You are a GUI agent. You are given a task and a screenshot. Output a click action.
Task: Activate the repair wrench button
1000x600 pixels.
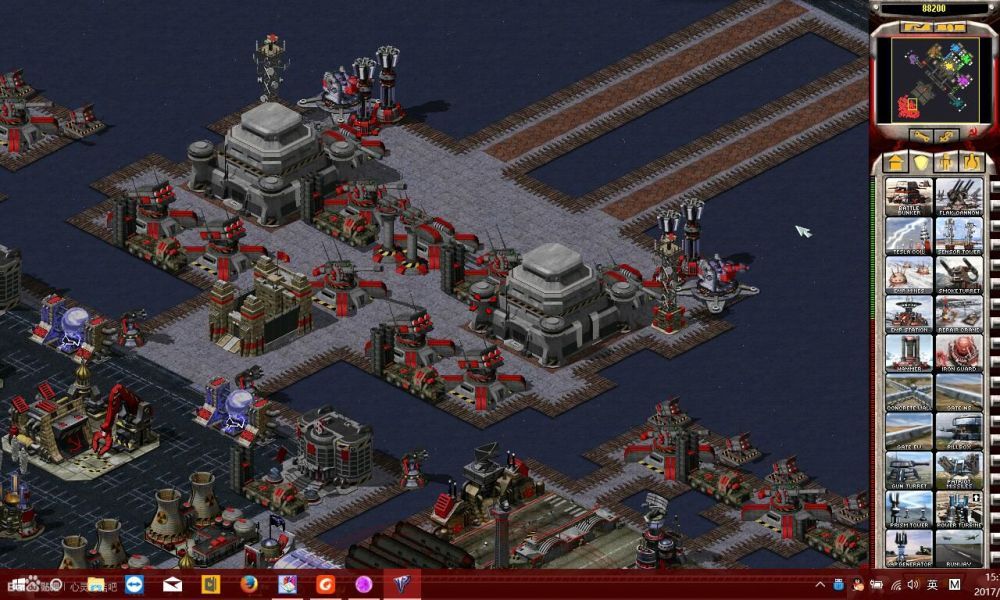pos(920,134)
